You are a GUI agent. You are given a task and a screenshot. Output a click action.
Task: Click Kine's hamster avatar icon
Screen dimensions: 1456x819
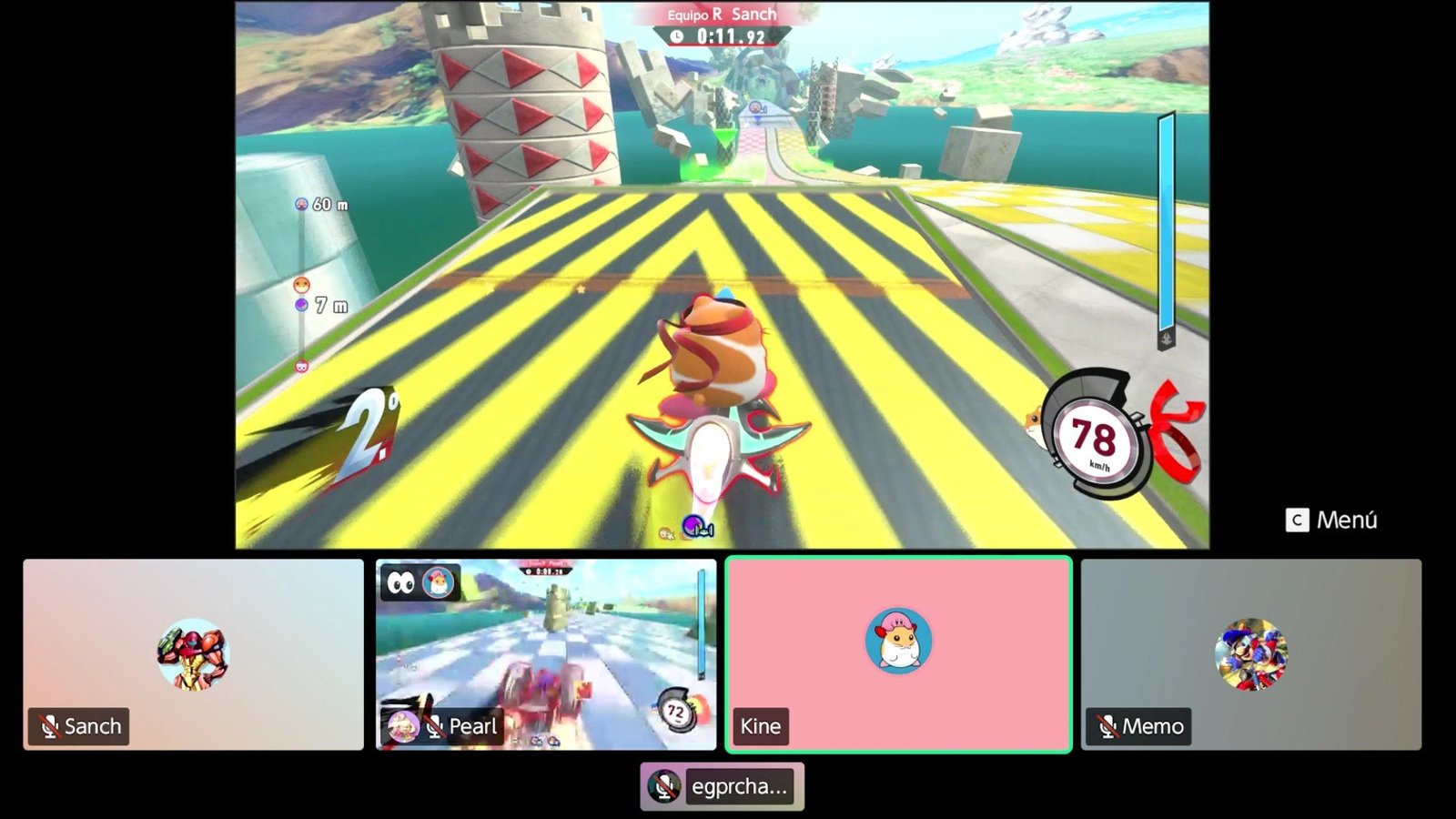pyautogui.click(x=897, y=642)
